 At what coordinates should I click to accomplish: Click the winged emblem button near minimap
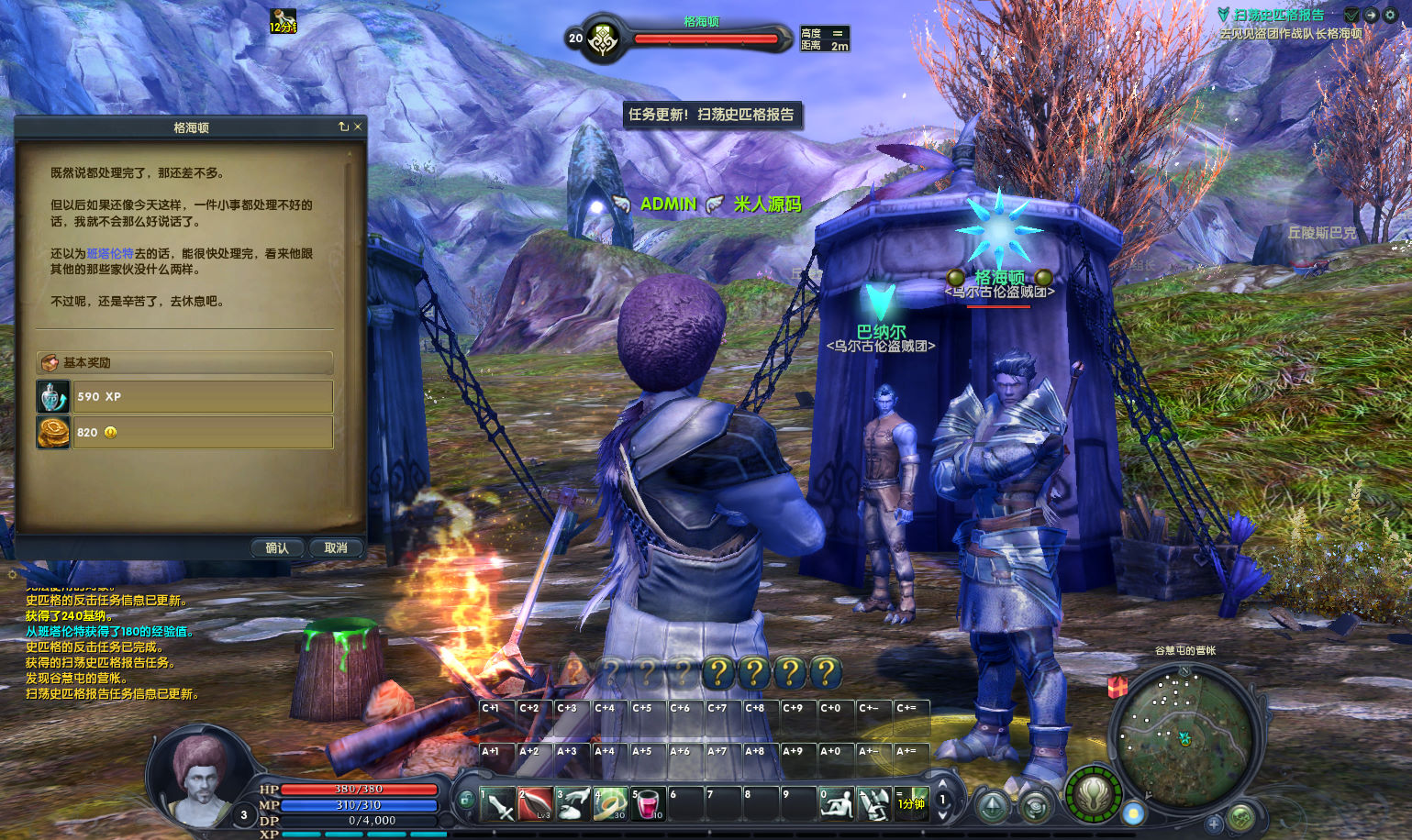(x=1093, y=794)
